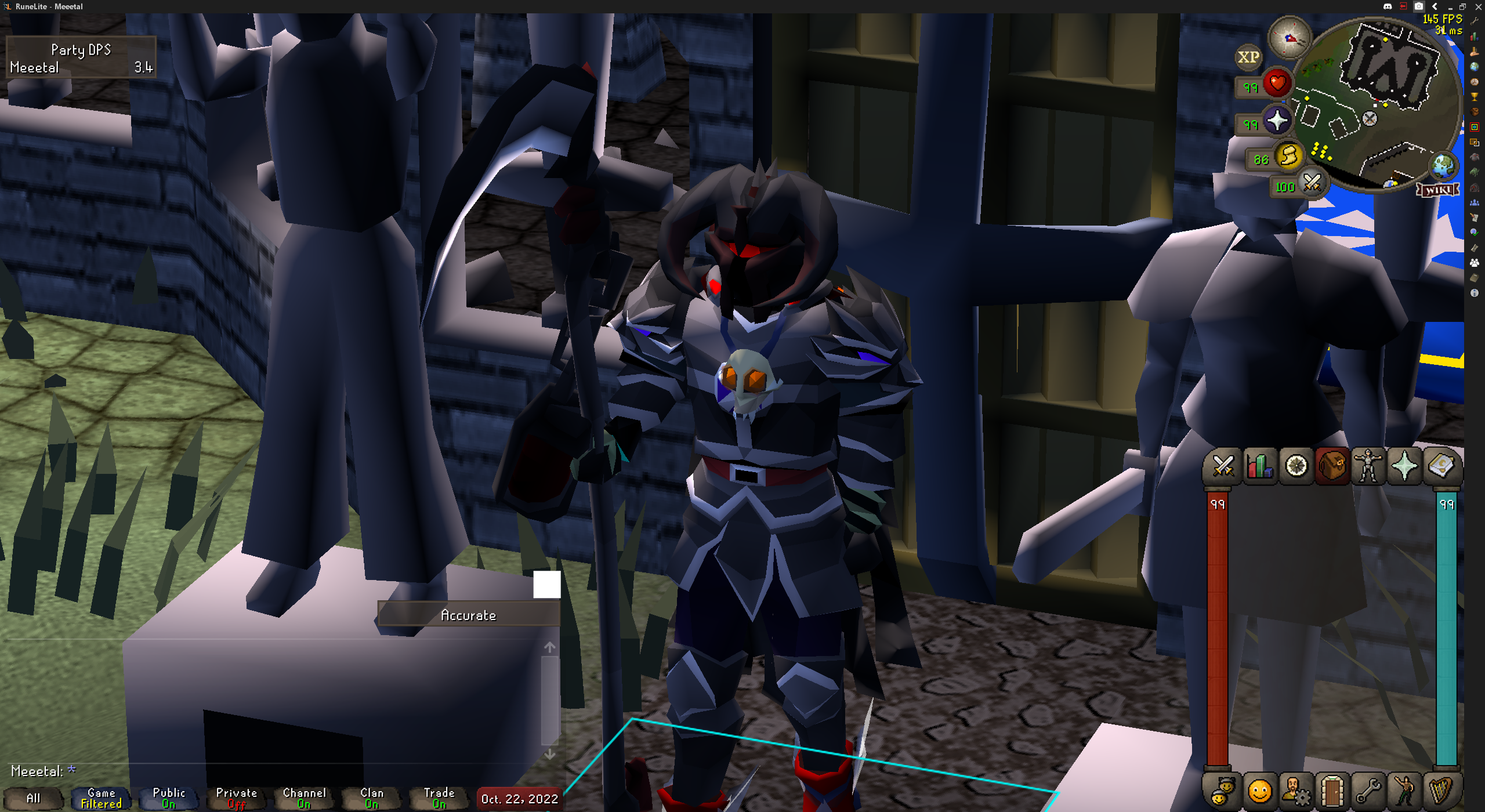Select the Game chat filter tab
This screenshot has width=1485, height=812.
(101, 798)
